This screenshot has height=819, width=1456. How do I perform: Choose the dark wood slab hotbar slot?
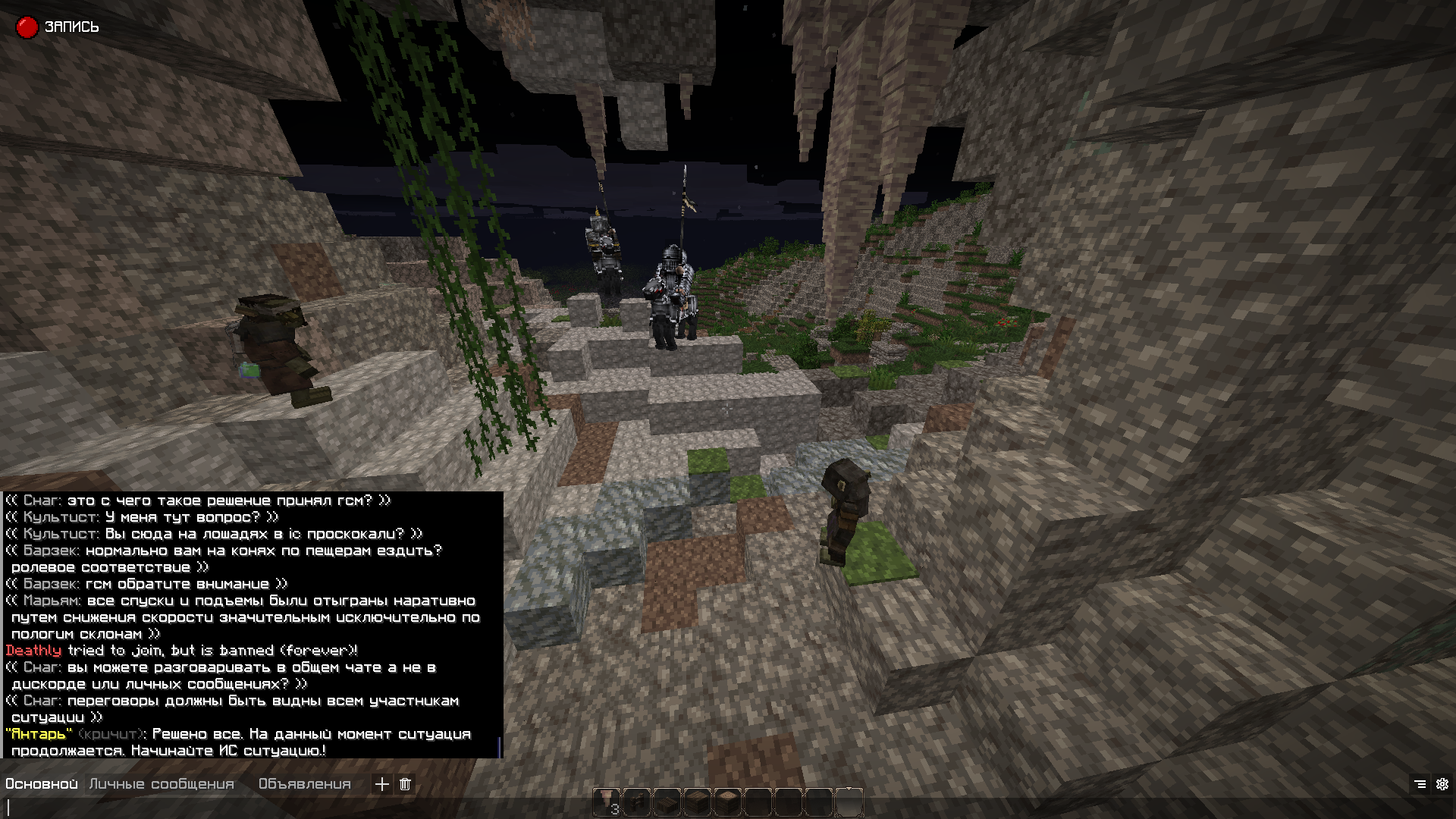point(667,802)
